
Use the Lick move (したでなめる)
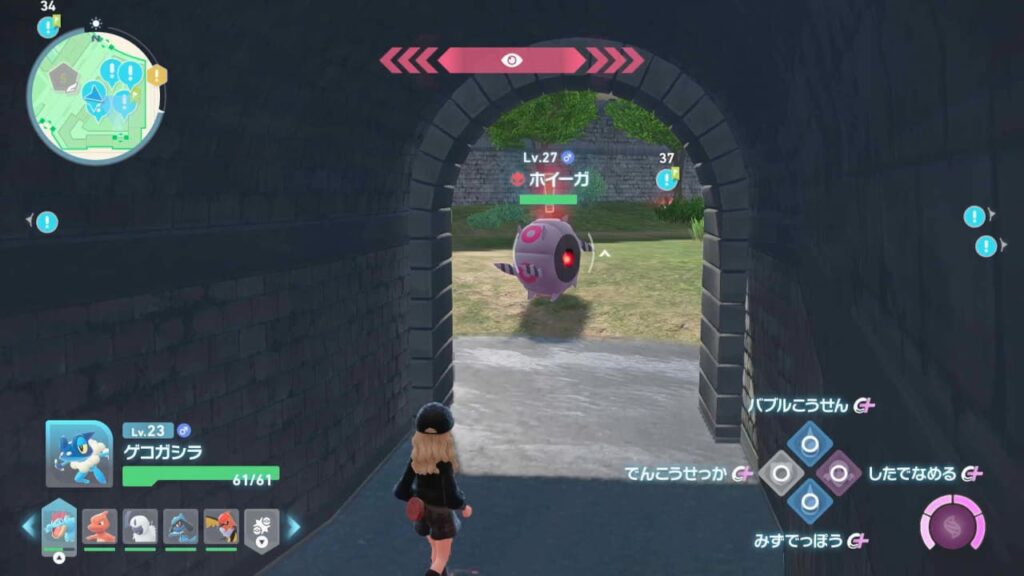838,472
